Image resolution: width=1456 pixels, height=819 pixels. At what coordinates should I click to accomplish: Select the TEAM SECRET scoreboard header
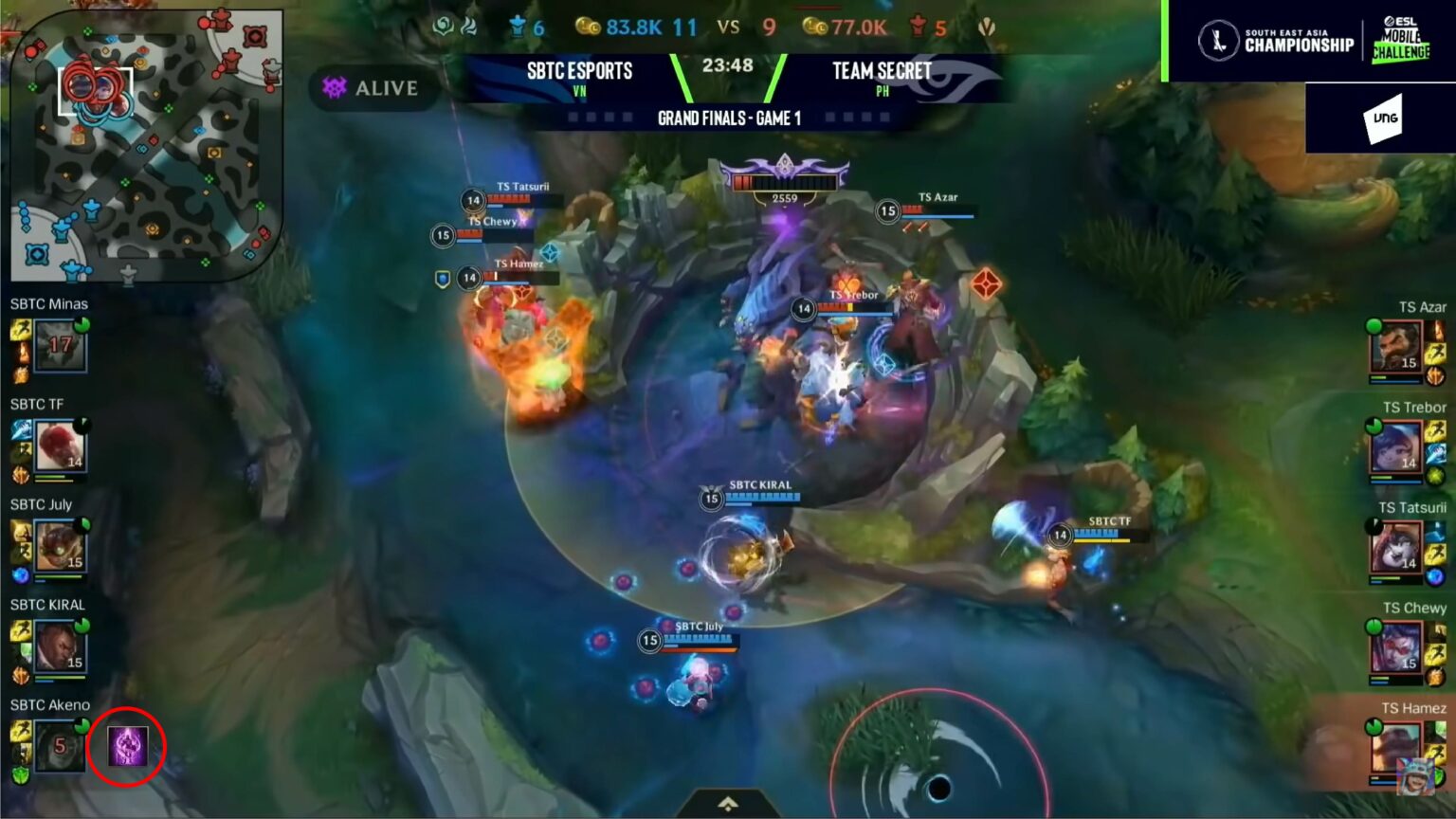pos(881,71)
